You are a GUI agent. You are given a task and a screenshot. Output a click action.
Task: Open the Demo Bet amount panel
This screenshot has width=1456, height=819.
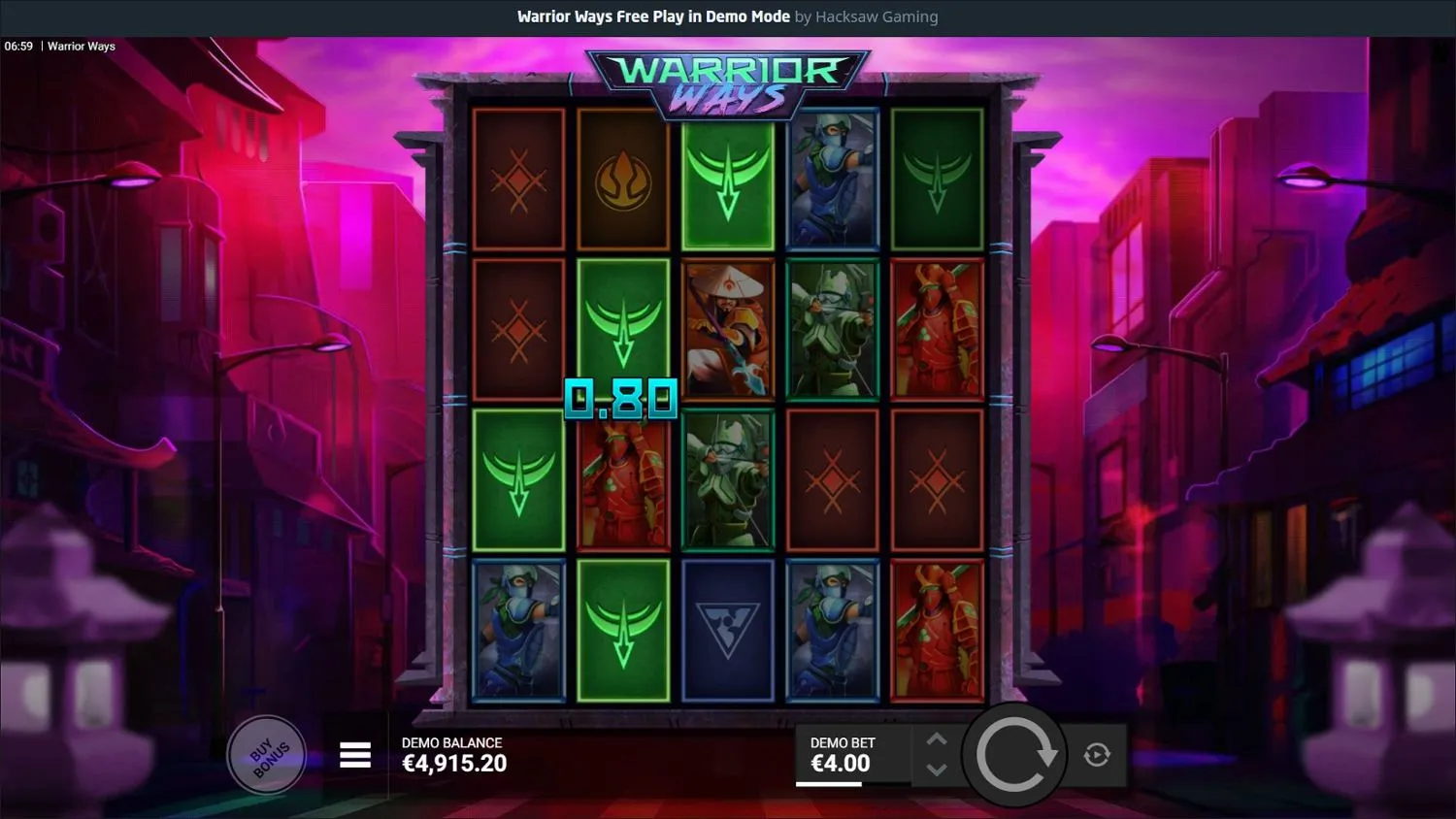click(x=854, y=755)
